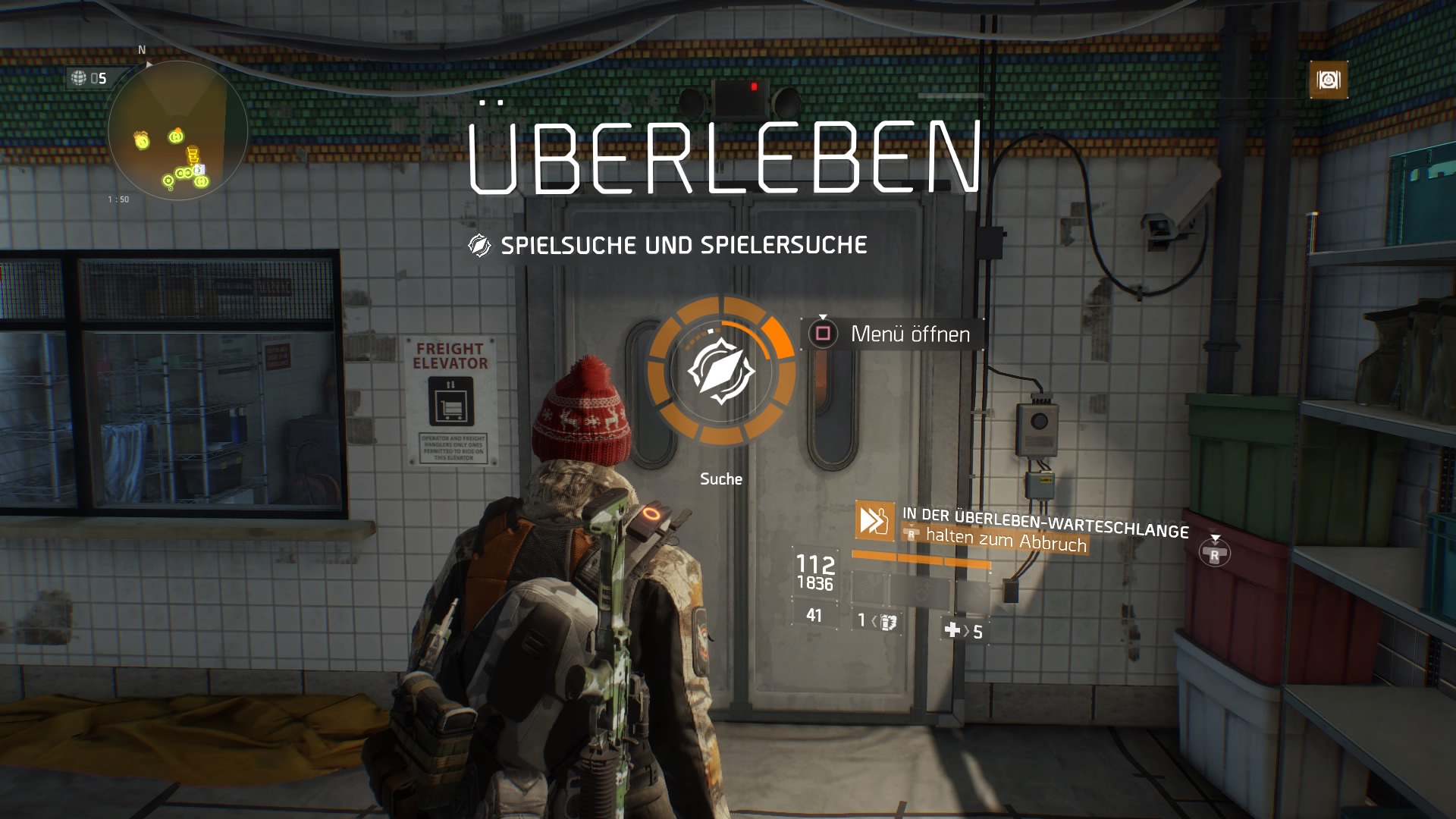Select the orange matchmaking search wheel

[x=720, y=371]
